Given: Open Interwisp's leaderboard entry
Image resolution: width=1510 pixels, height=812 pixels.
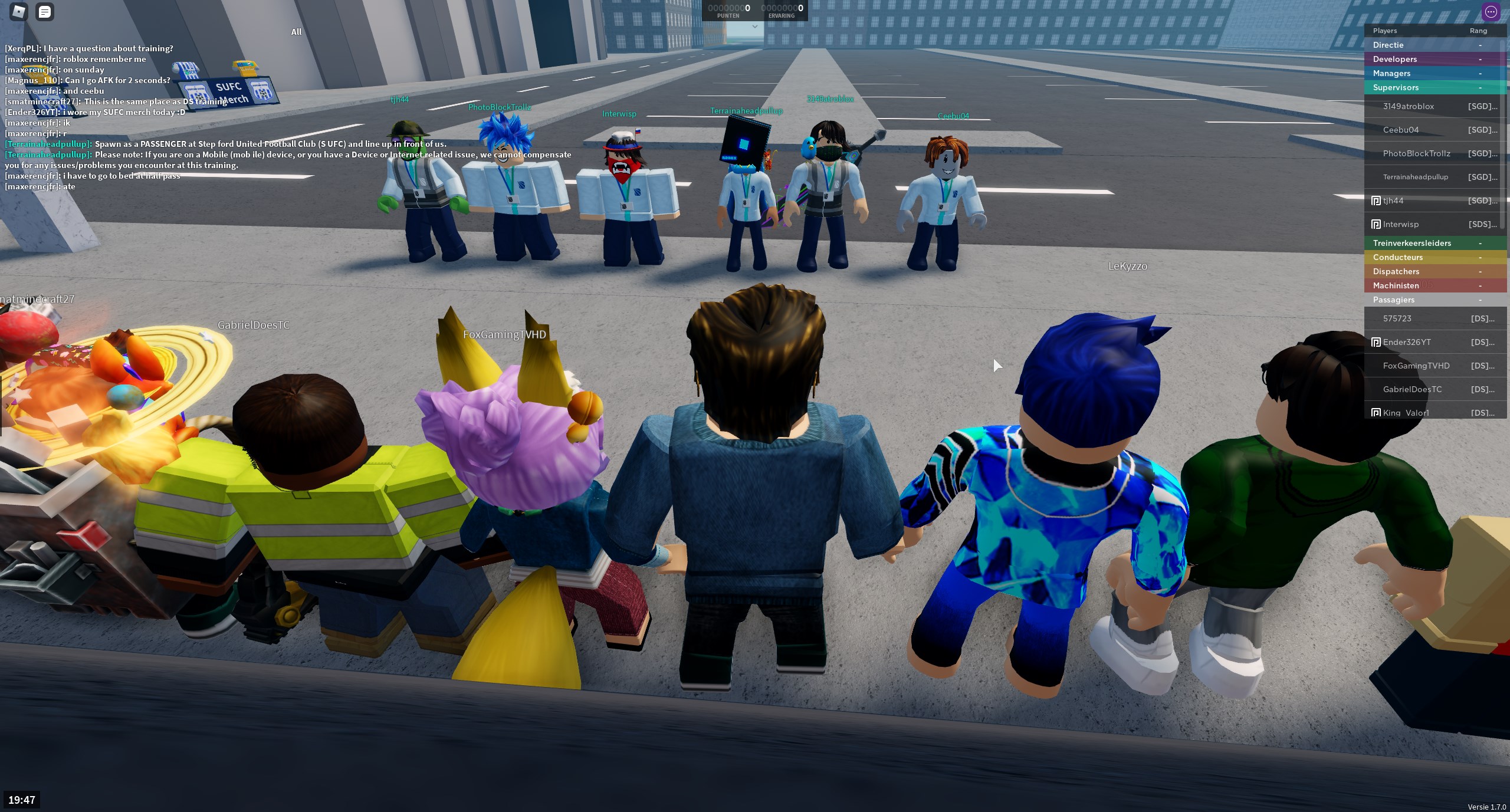Looking at the screenshot, I should [1400, 224].
